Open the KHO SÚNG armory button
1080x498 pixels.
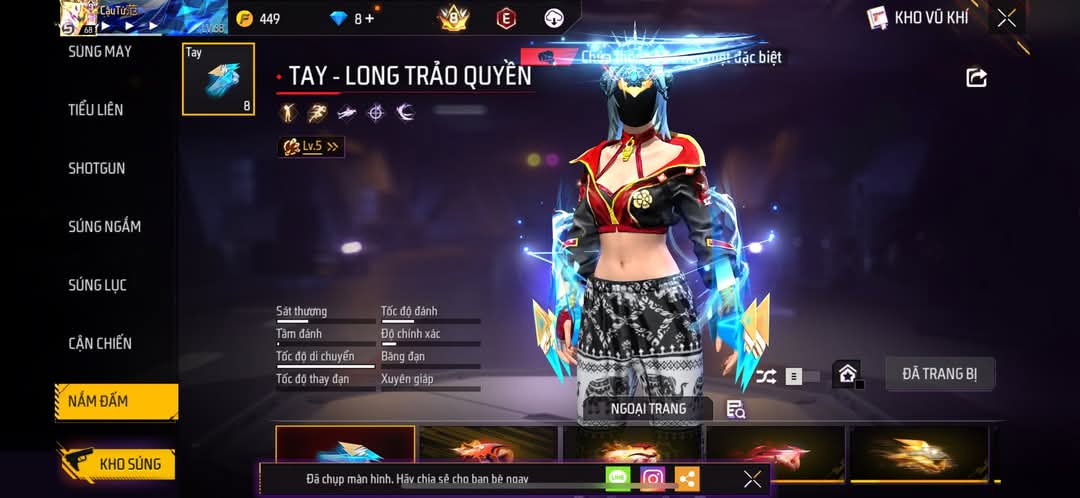[118, 464]
